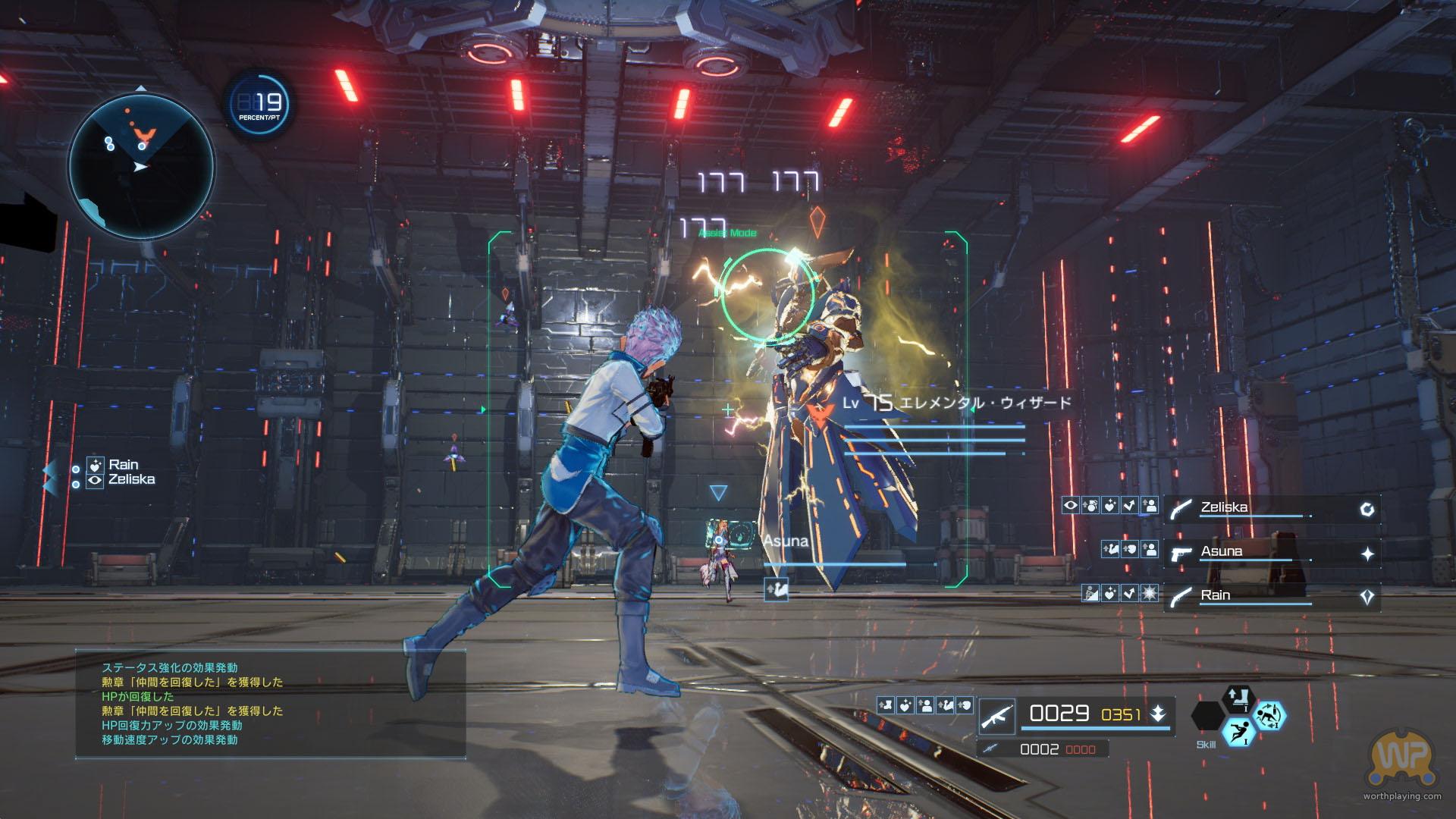Activate the boot jump skill hexagon
This screenshot has width=1456, height=819.
tap(1238, 698)
